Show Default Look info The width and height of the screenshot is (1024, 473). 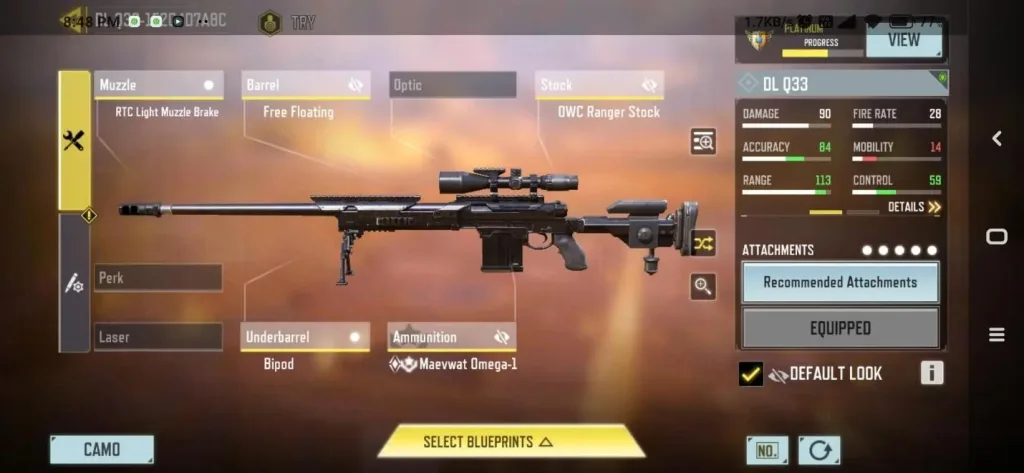click(x=931, y=373)
